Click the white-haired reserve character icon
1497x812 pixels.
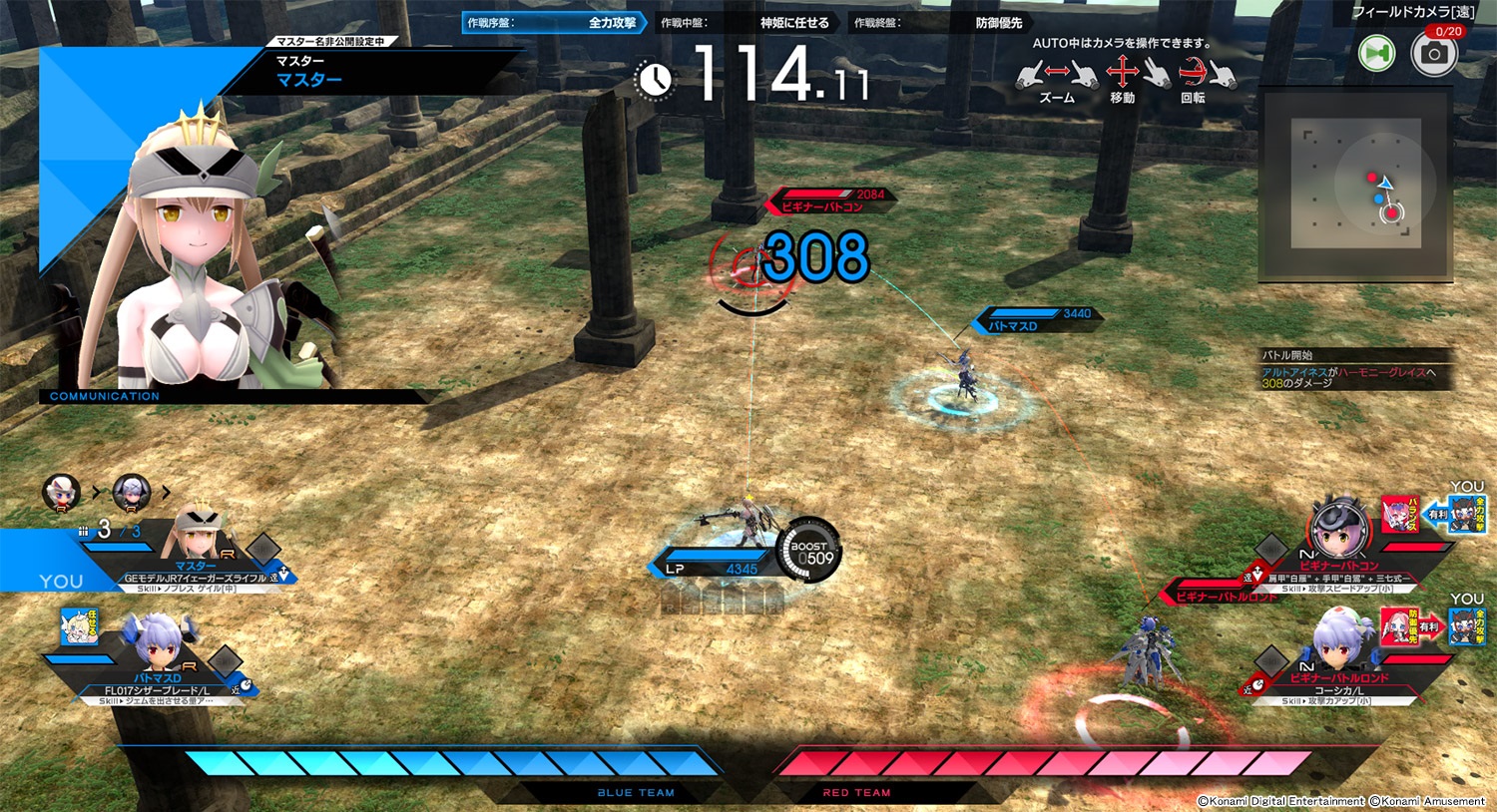62,492
